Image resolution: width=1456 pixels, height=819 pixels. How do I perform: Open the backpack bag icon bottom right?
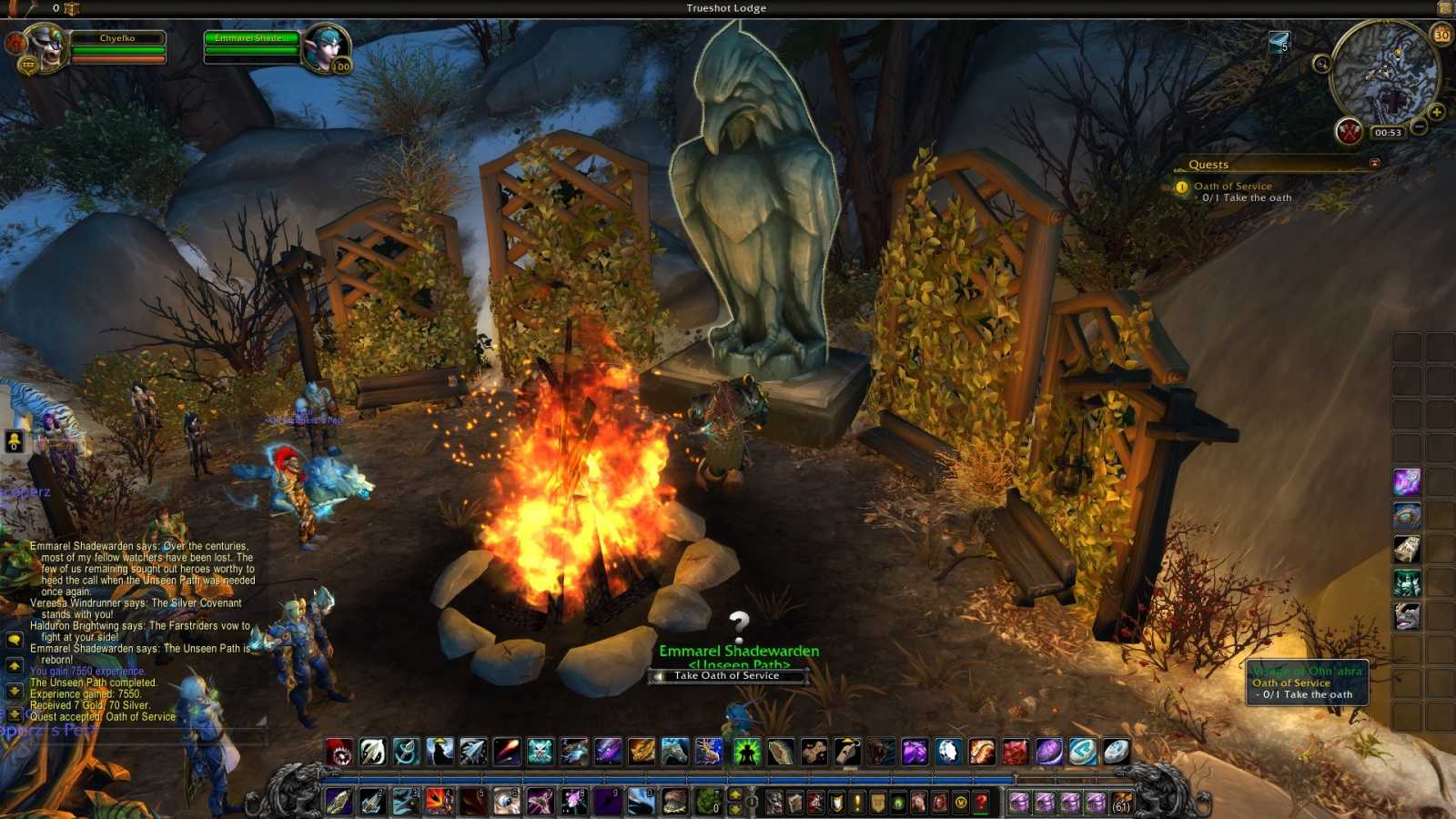pos(1122,802)
